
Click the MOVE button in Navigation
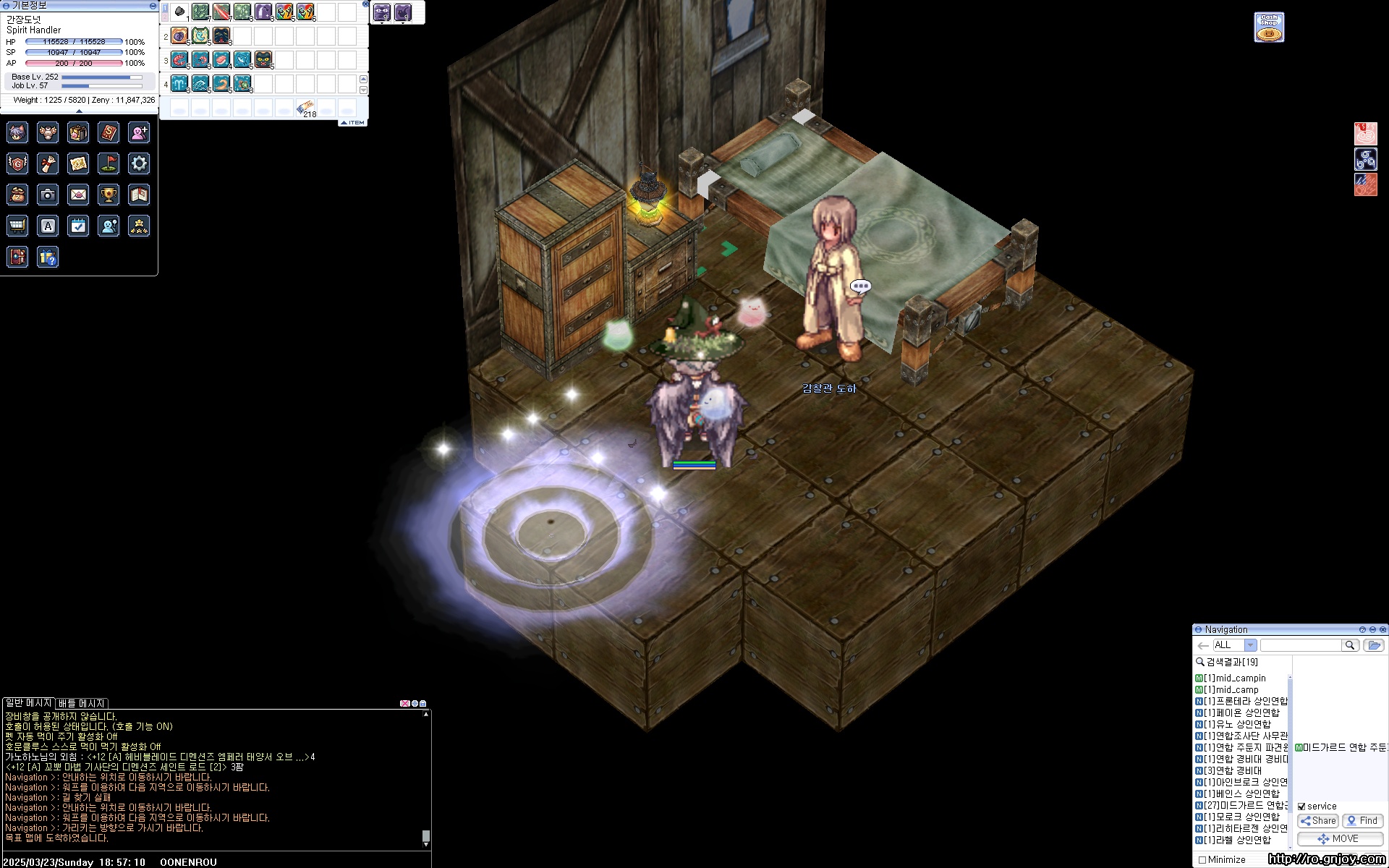(1339, 839)
